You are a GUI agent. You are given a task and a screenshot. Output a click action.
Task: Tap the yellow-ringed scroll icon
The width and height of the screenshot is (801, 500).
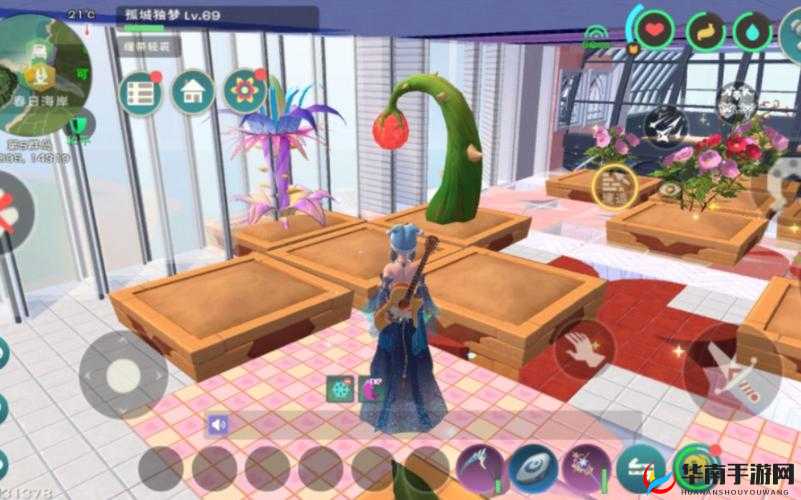click(x=614, y=185)
